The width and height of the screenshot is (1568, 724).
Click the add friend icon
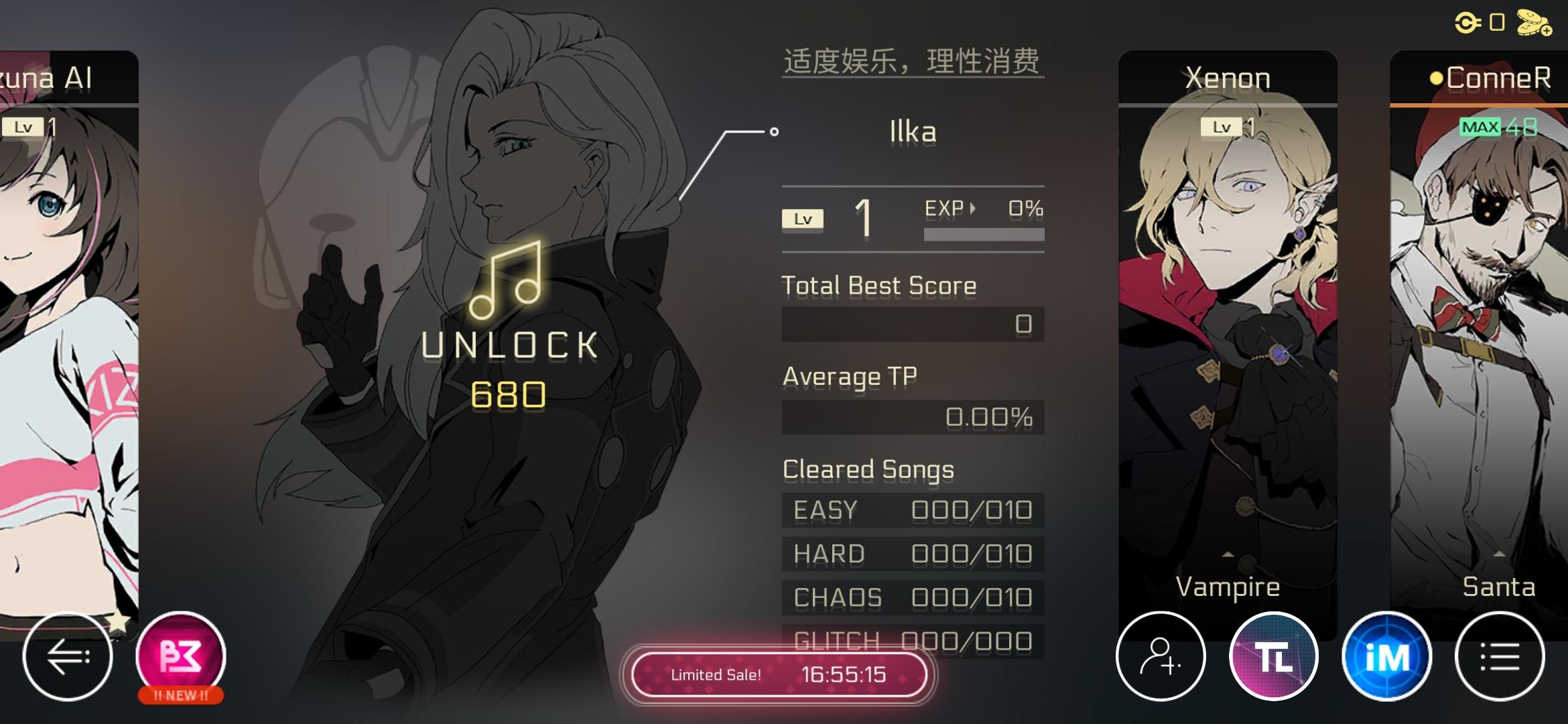(x=1161, y=656)
